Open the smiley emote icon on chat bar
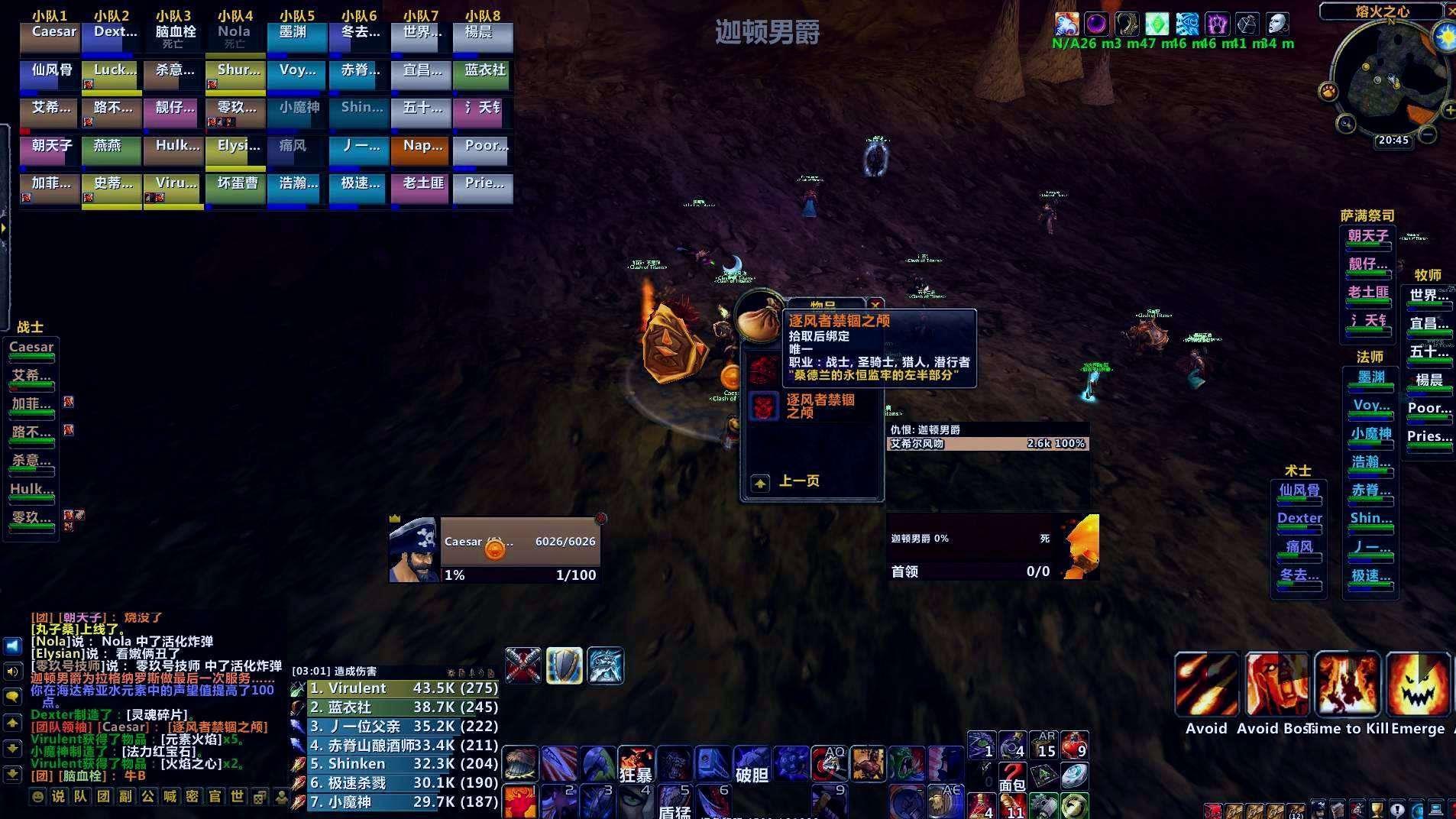 [x=37, y=797]
